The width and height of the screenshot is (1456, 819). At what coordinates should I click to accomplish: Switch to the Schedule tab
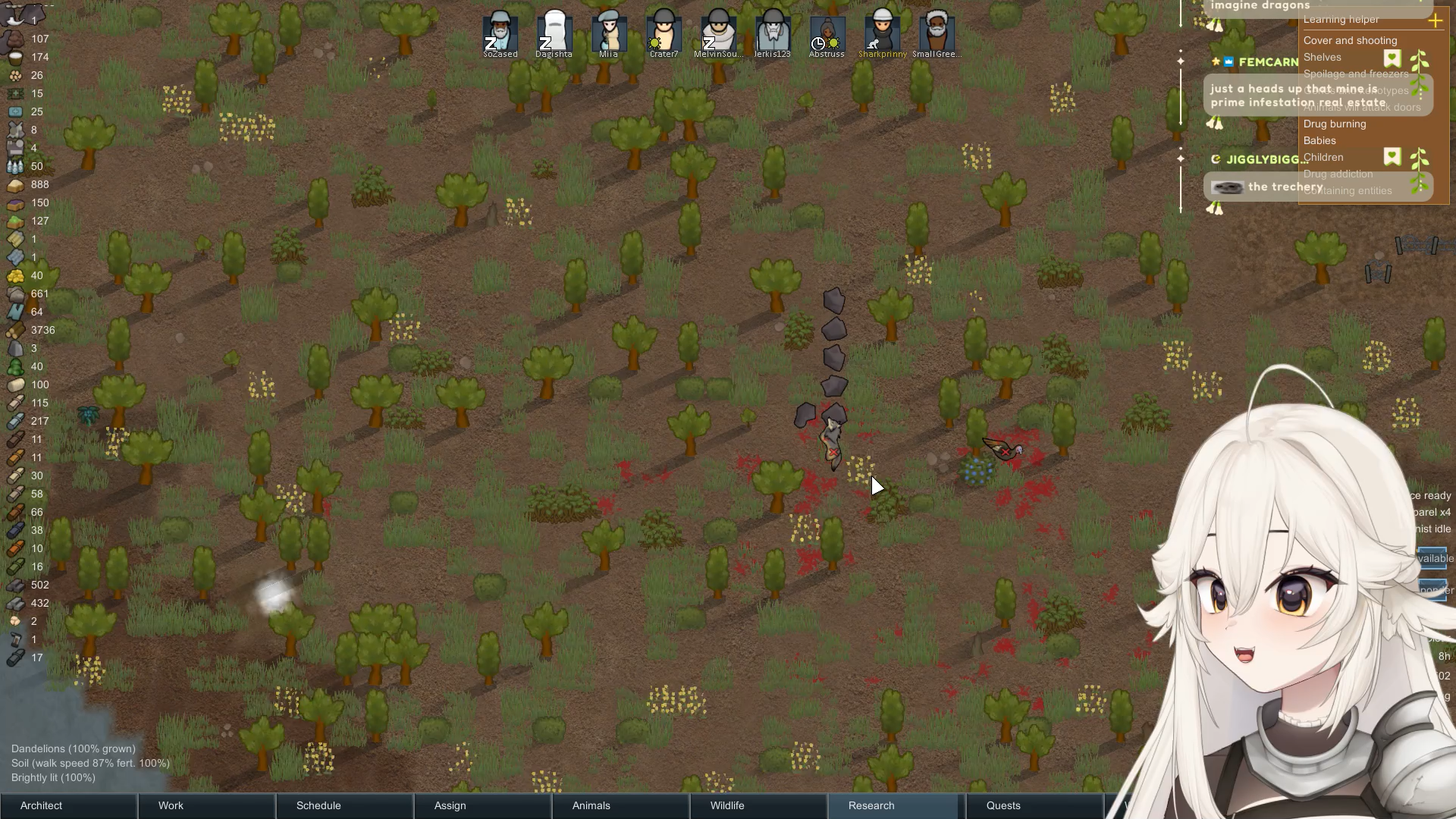point(344,805)
